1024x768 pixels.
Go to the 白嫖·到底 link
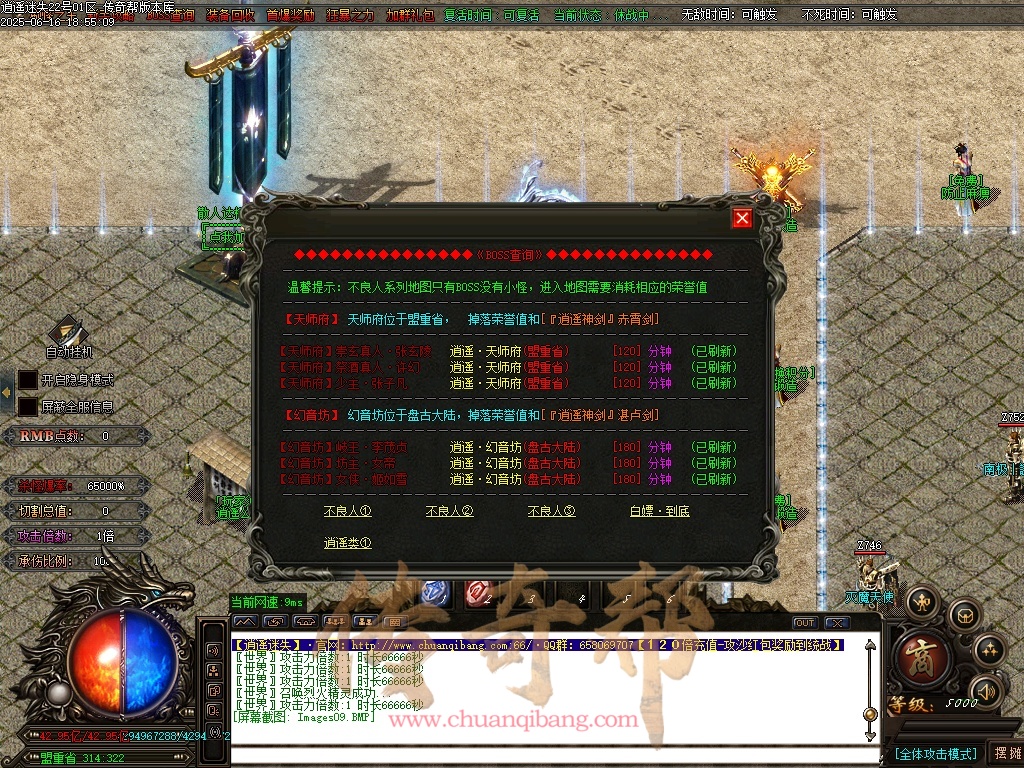tap(659, 511)
